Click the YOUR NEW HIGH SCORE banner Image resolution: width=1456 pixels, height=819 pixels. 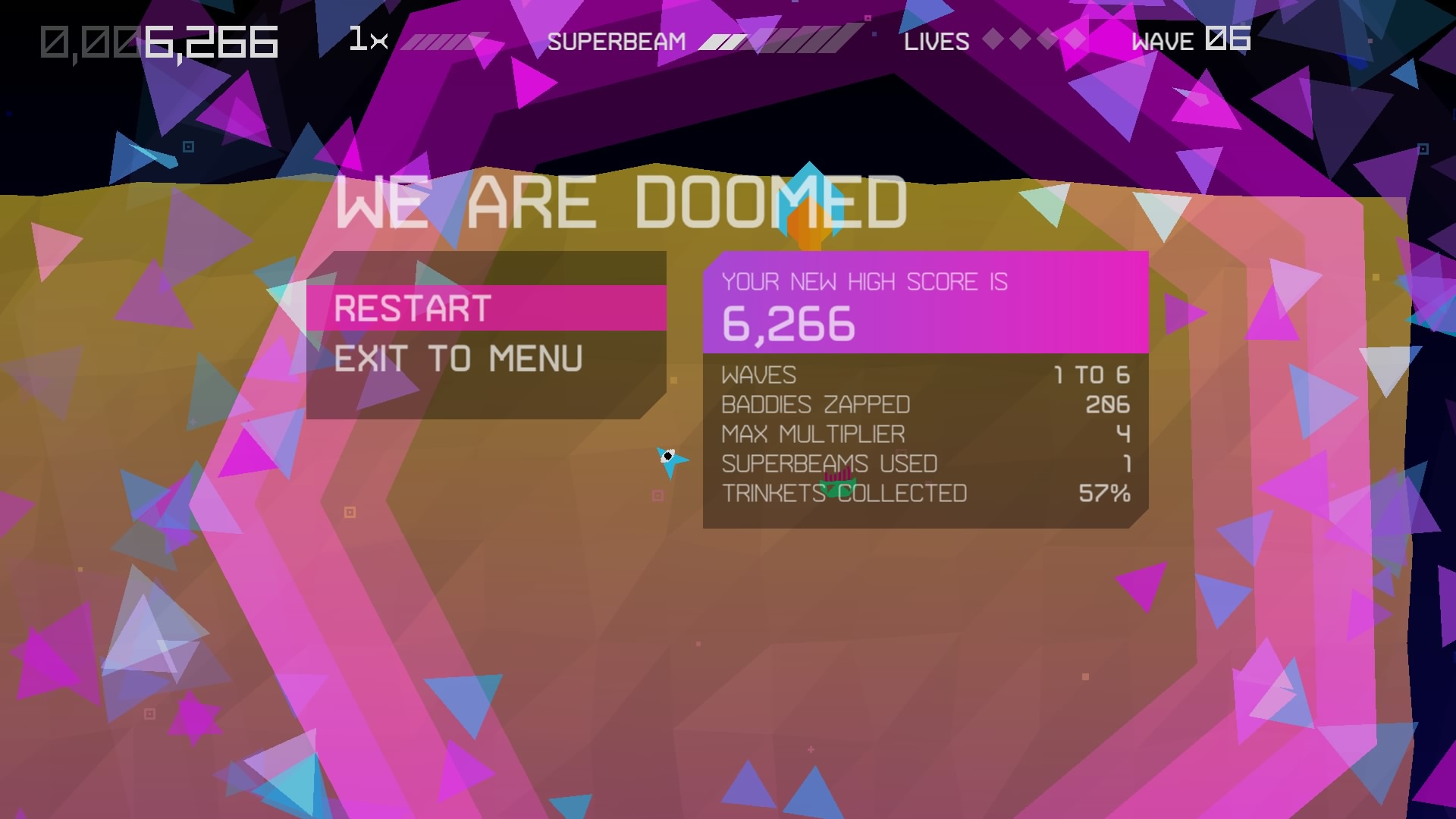tap(864, 282)
